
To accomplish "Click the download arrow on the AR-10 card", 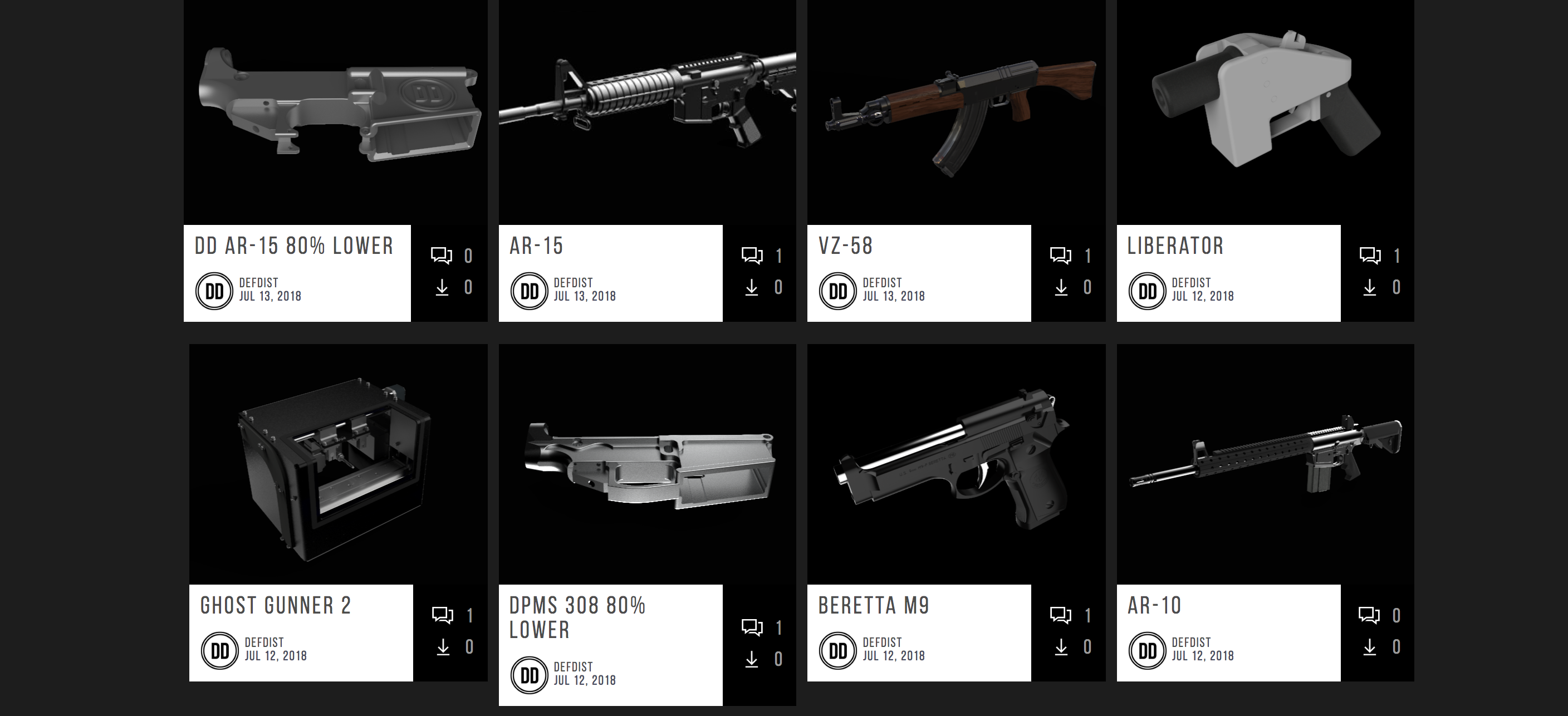I will [1370, 647].
